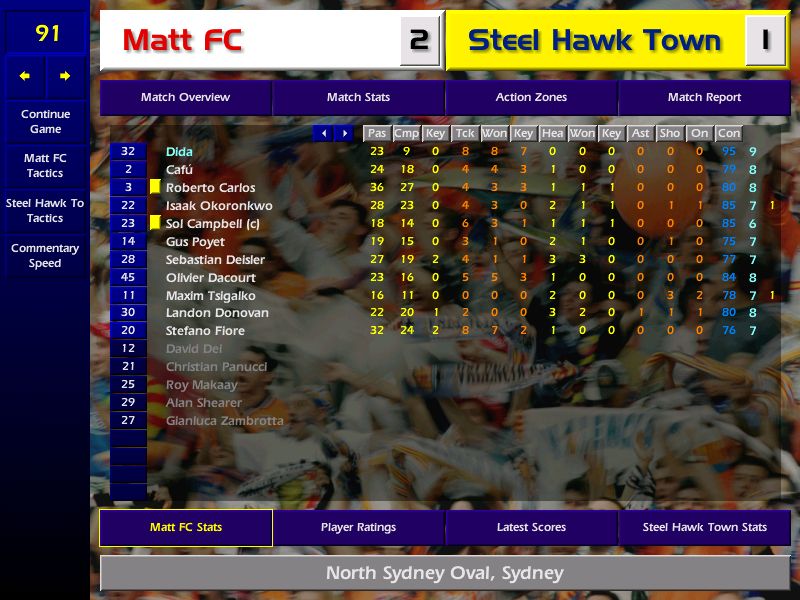The height and width of the screenshot is (600, 800).
Task: Select player Roberto Carlos row
Action: (x=210, y=187)
